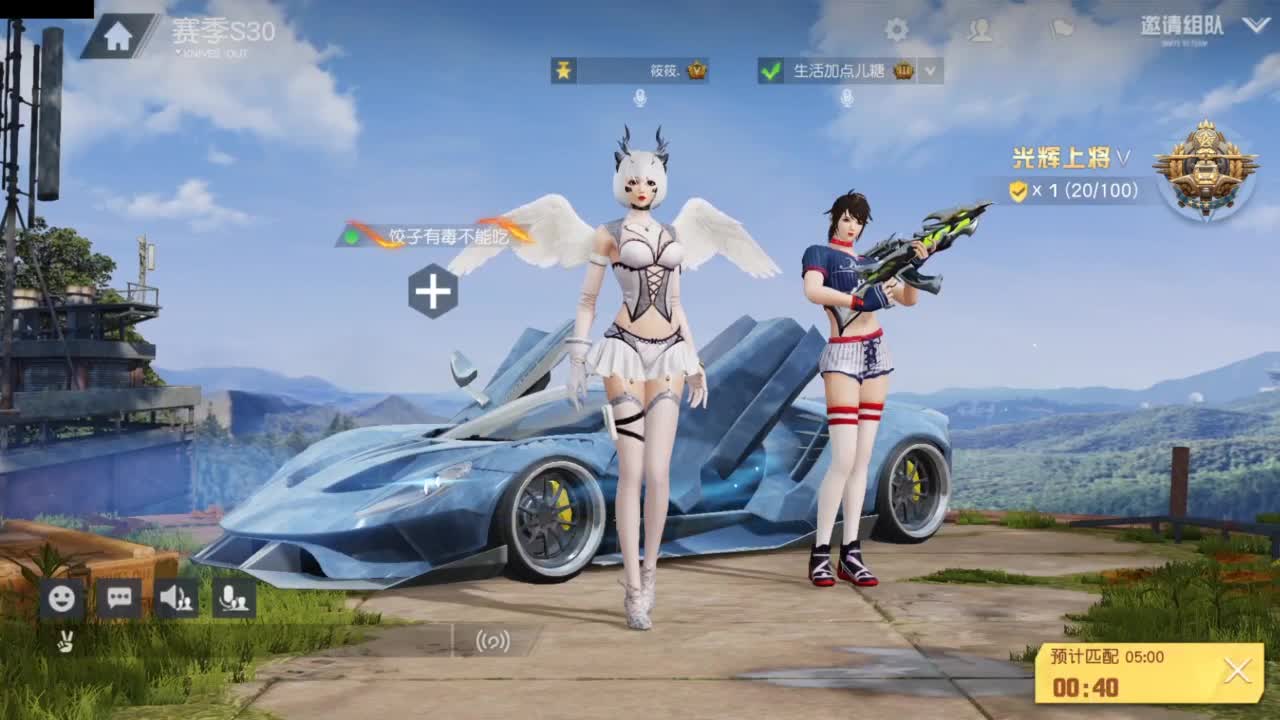1280x720 pixels.
Task: Cancel matchmaking with the yellow X
Action: click(x=1237, y=671)
